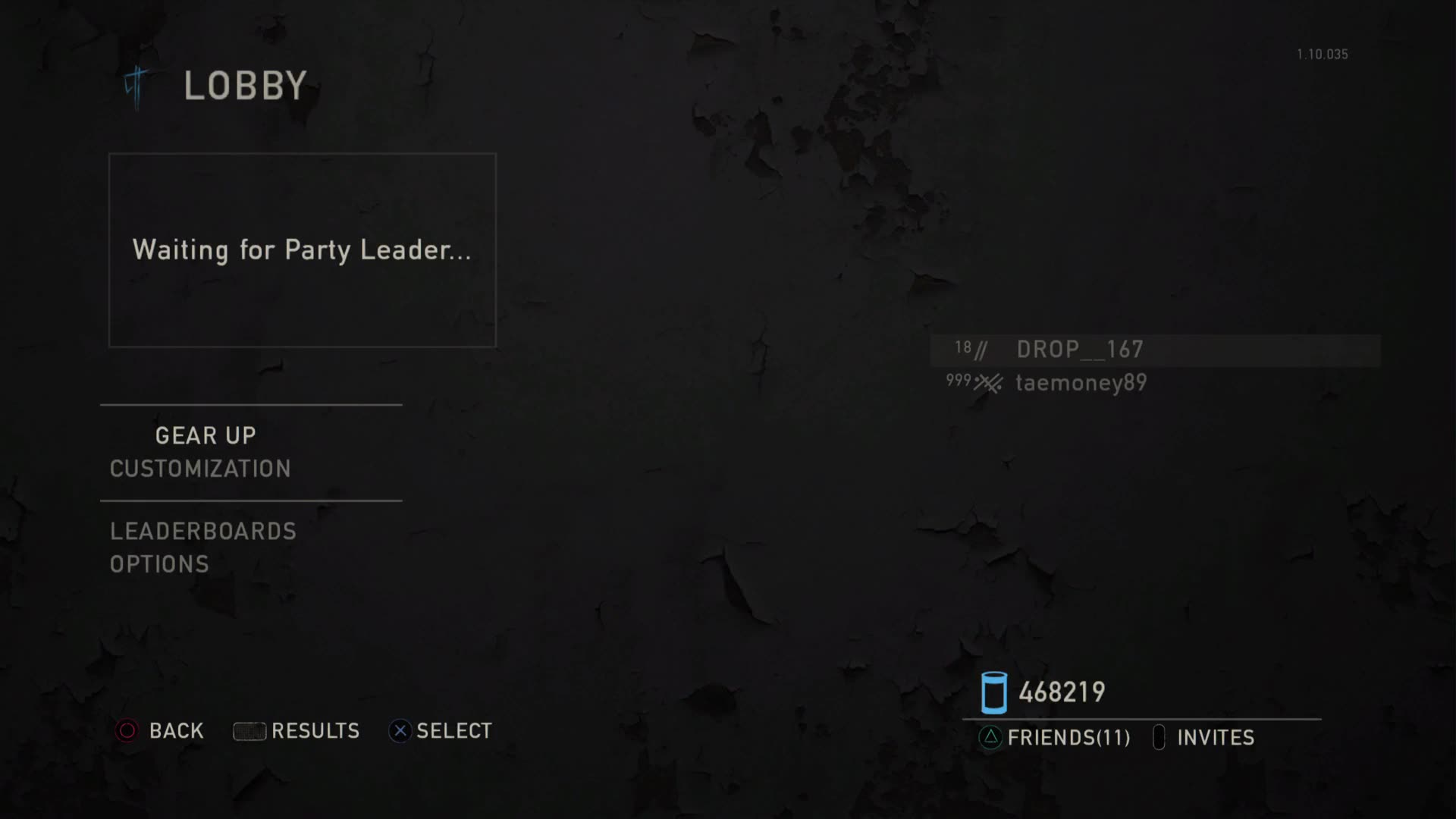Open INVITES

coord(1216,737)
